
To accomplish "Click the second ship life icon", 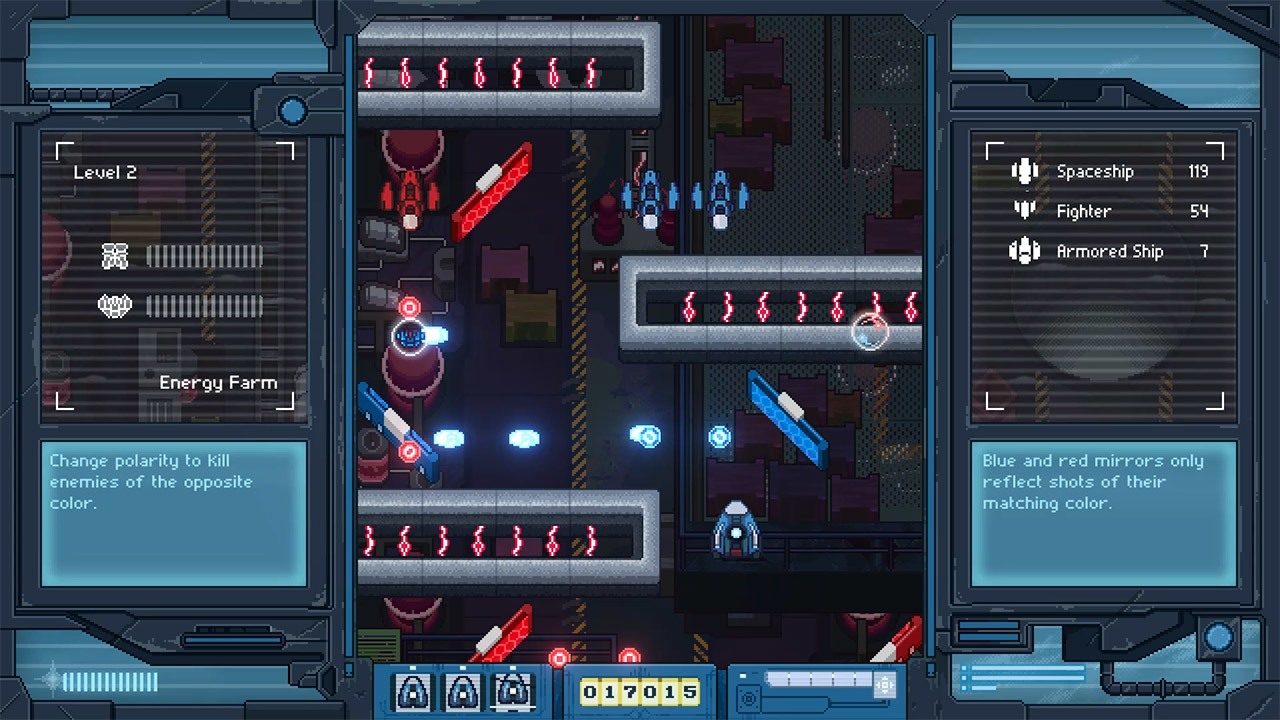I will (463, 690).
